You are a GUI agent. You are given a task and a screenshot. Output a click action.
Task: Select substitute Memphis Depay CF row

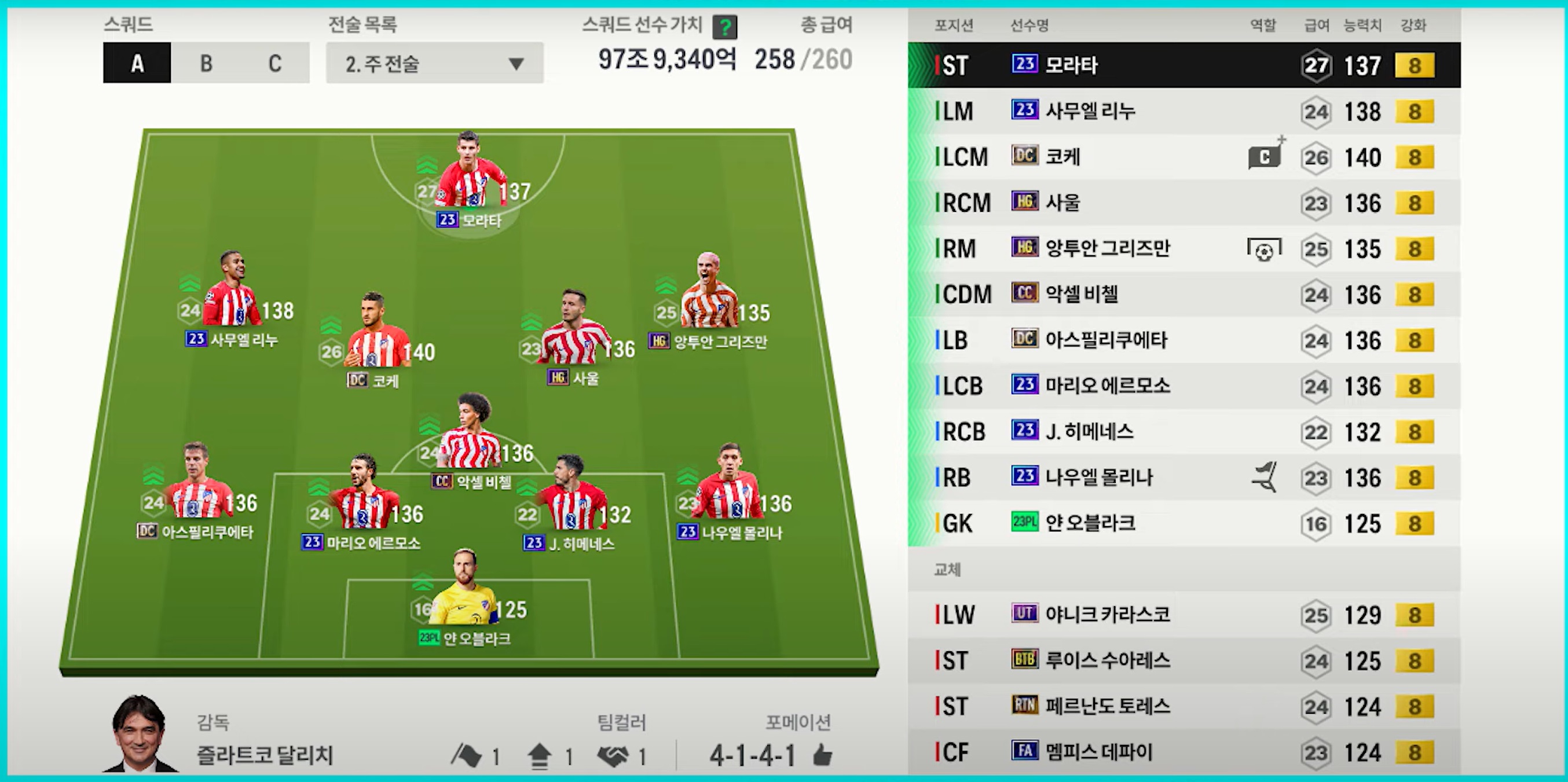click(1184, 752)
